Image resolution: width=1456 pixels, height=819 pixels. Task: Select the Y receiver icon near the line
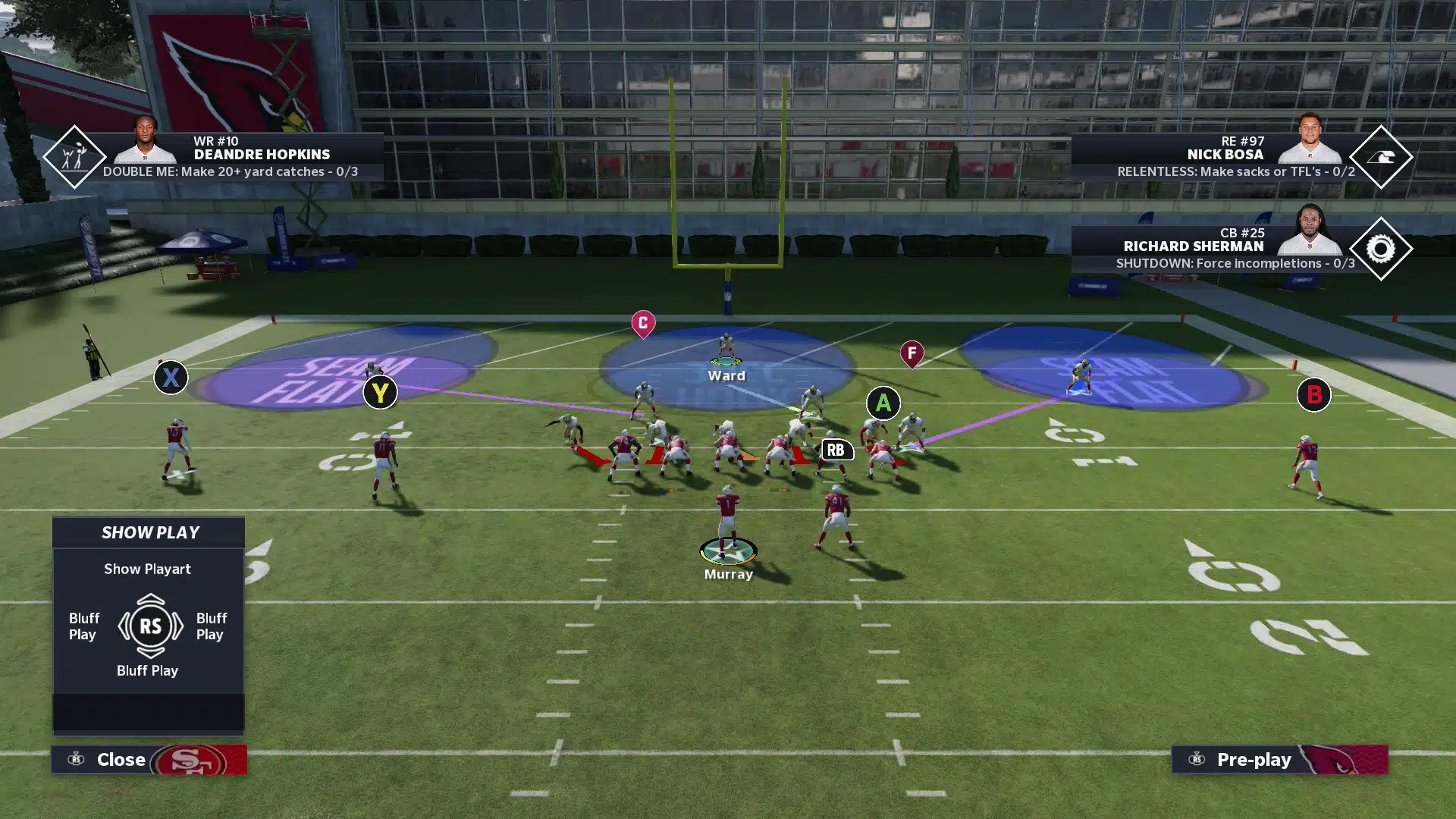tap(380, 393)
